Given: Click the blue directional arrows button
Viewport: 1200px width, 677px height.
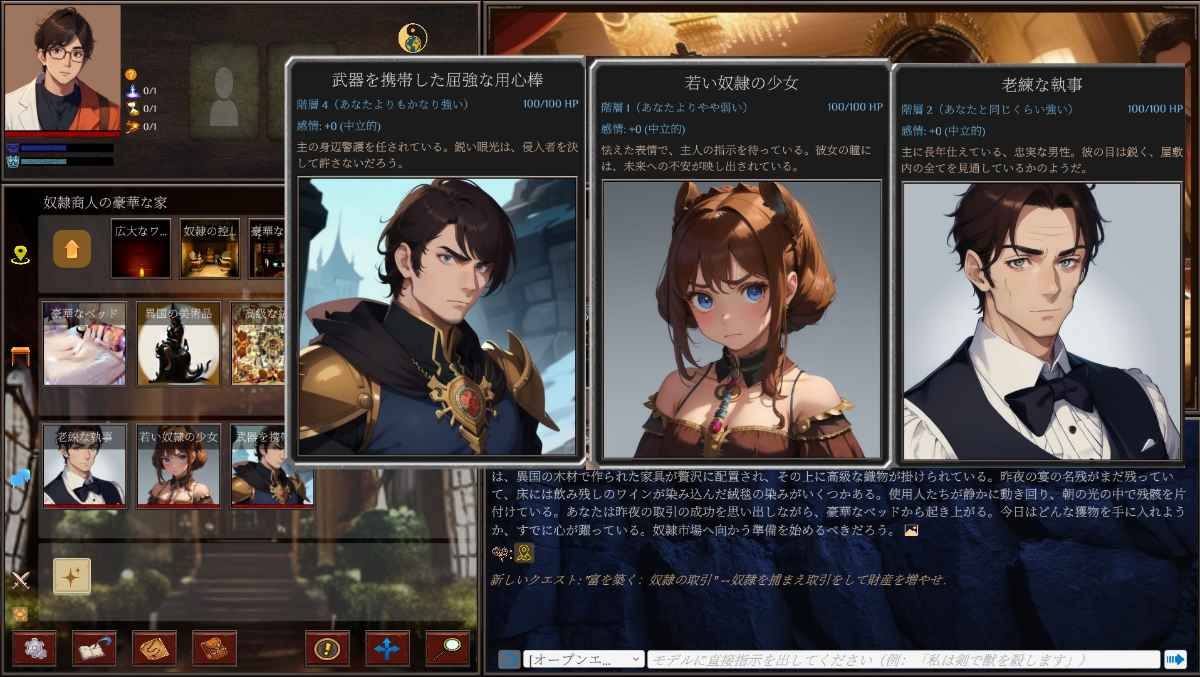Looking at the screenshot, I should click(x=387, y=648).
